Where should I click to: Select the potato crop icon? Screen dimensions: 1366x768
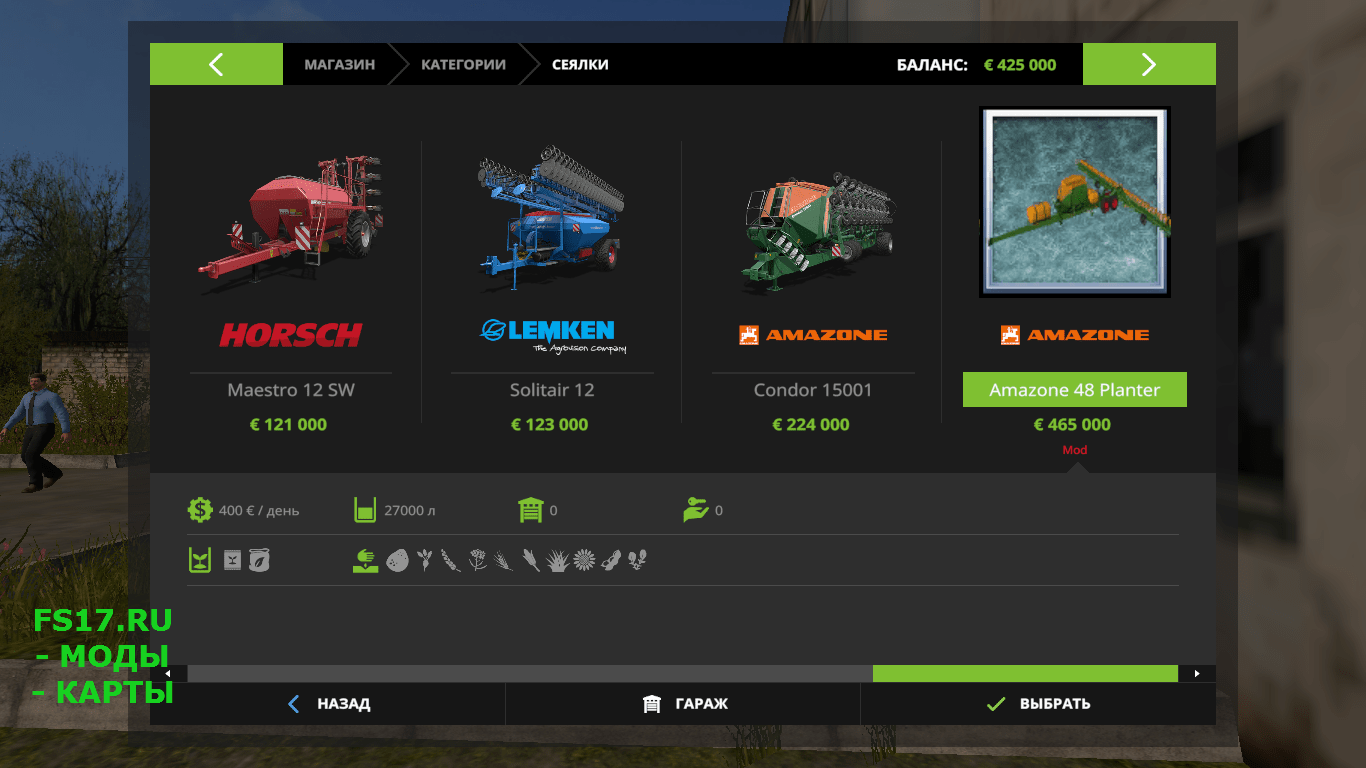tap(398, 560)
